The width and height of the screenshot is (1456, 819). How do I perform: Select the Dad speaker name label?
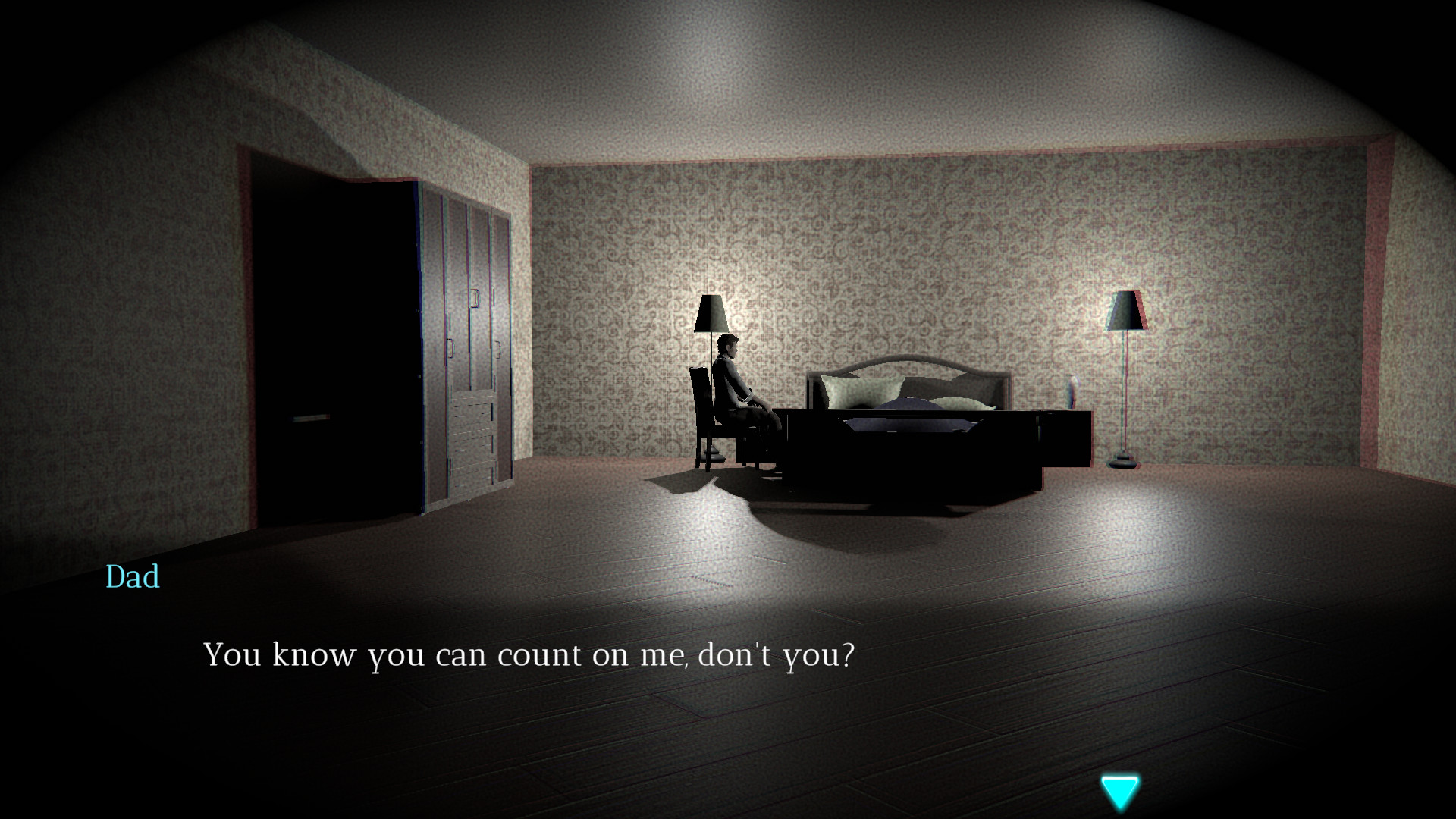click(131, 578)
